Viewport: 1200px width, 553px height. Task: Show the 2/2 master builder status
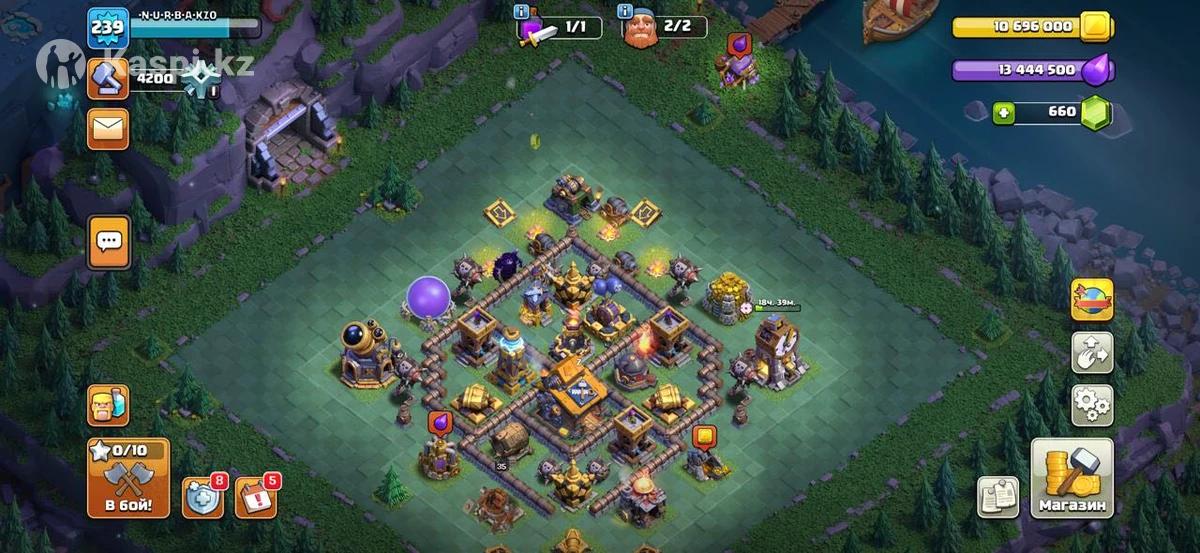point(664,27)
